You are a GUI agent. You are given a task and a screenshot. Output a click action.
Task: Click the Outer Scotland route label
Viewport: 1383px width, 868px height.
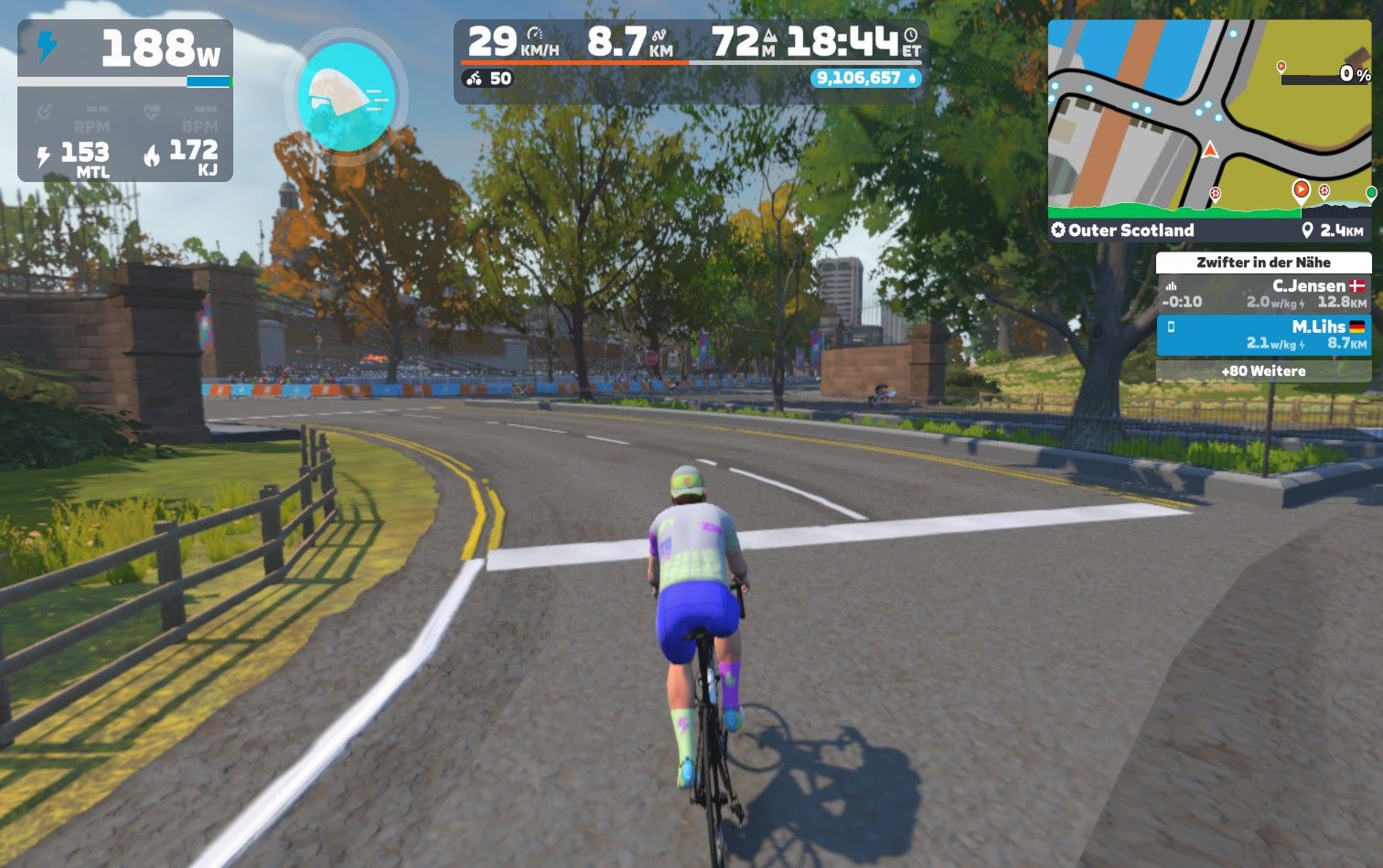click(1131, 230)
